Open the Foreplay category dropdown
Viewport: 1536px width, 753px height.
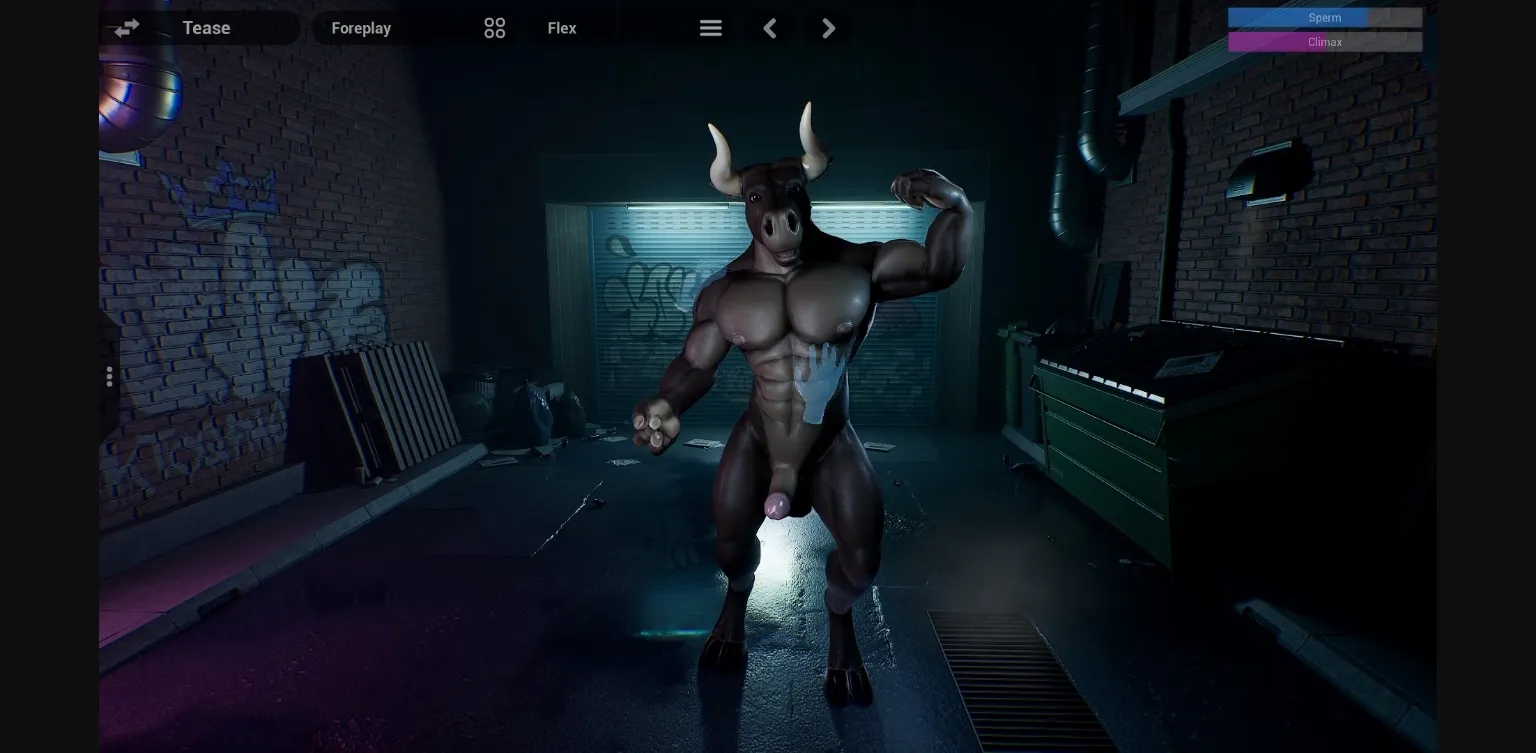coord(362,28)
